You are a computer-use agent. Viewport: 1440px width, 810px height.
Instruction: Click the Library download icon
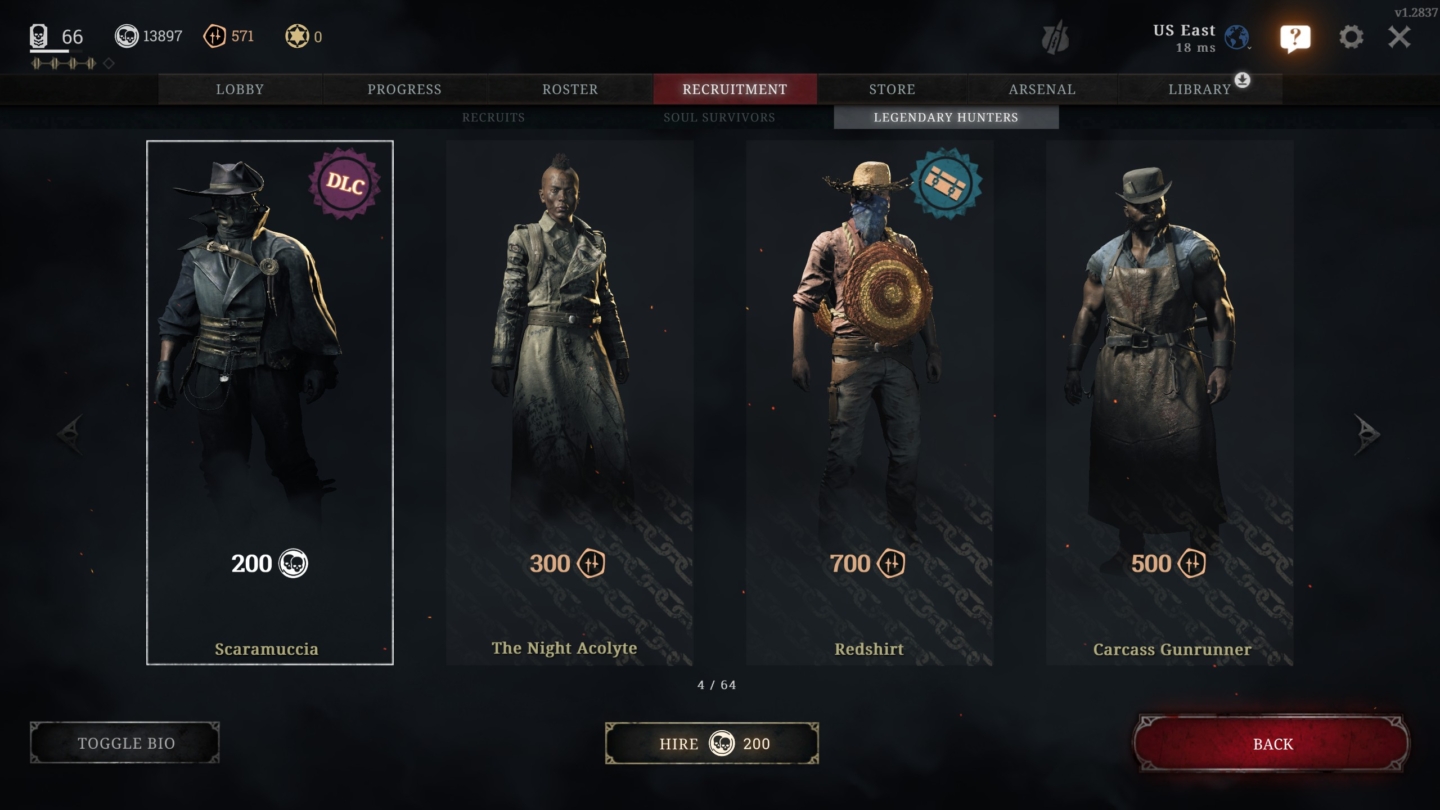(x=1240, y=81)
